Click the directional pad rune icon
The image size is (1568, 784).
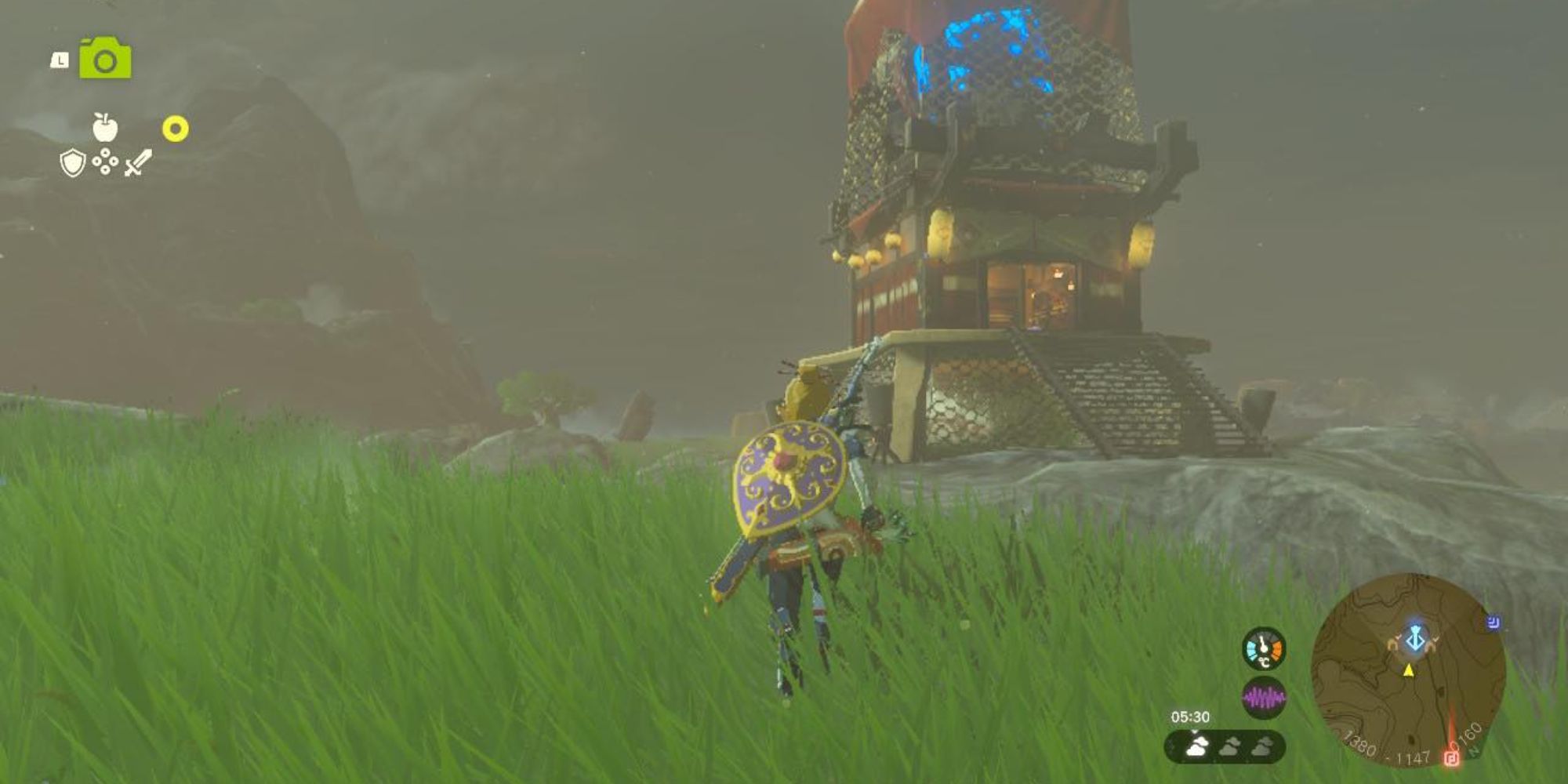(x=104, y=162)
